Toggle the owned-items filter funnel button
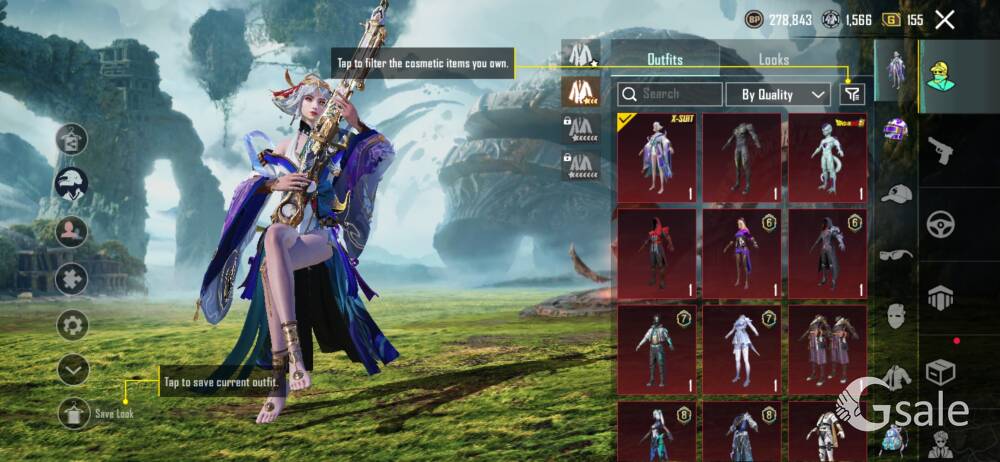The image size is (1000, 462). coord(851,94)
